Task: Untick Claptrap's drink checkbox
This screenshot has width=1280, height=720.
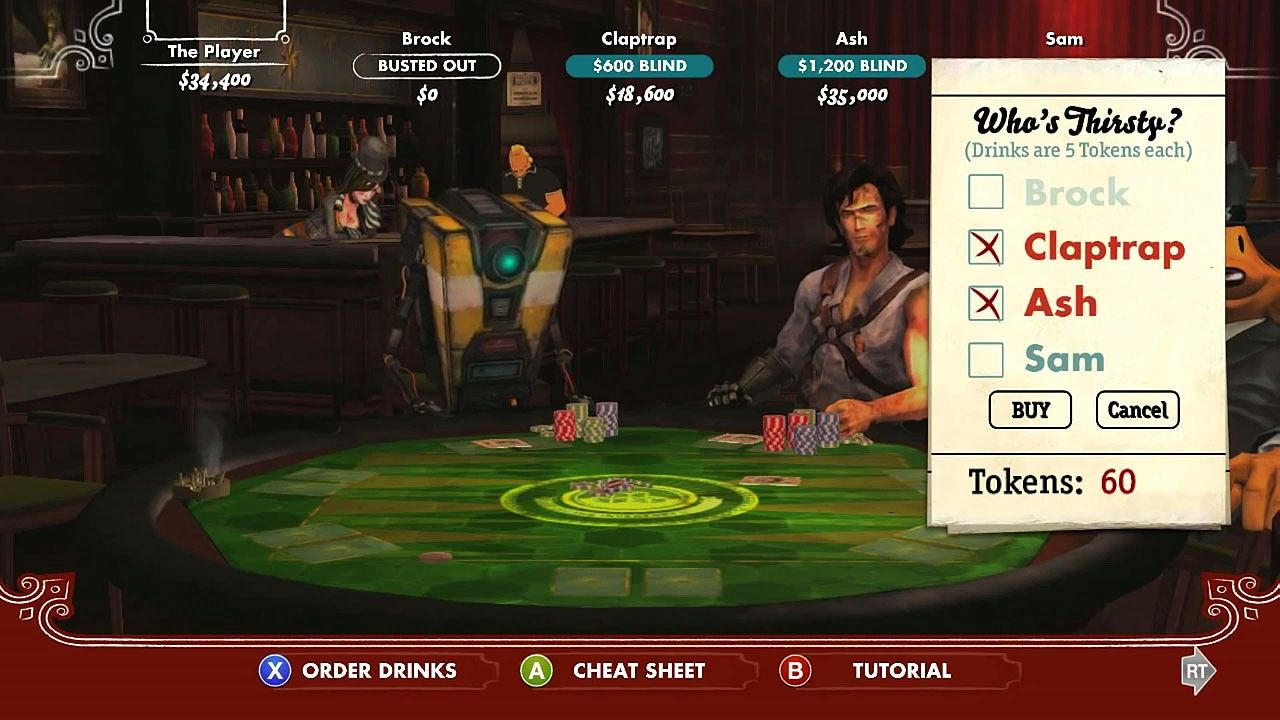Action: [986, 247]
